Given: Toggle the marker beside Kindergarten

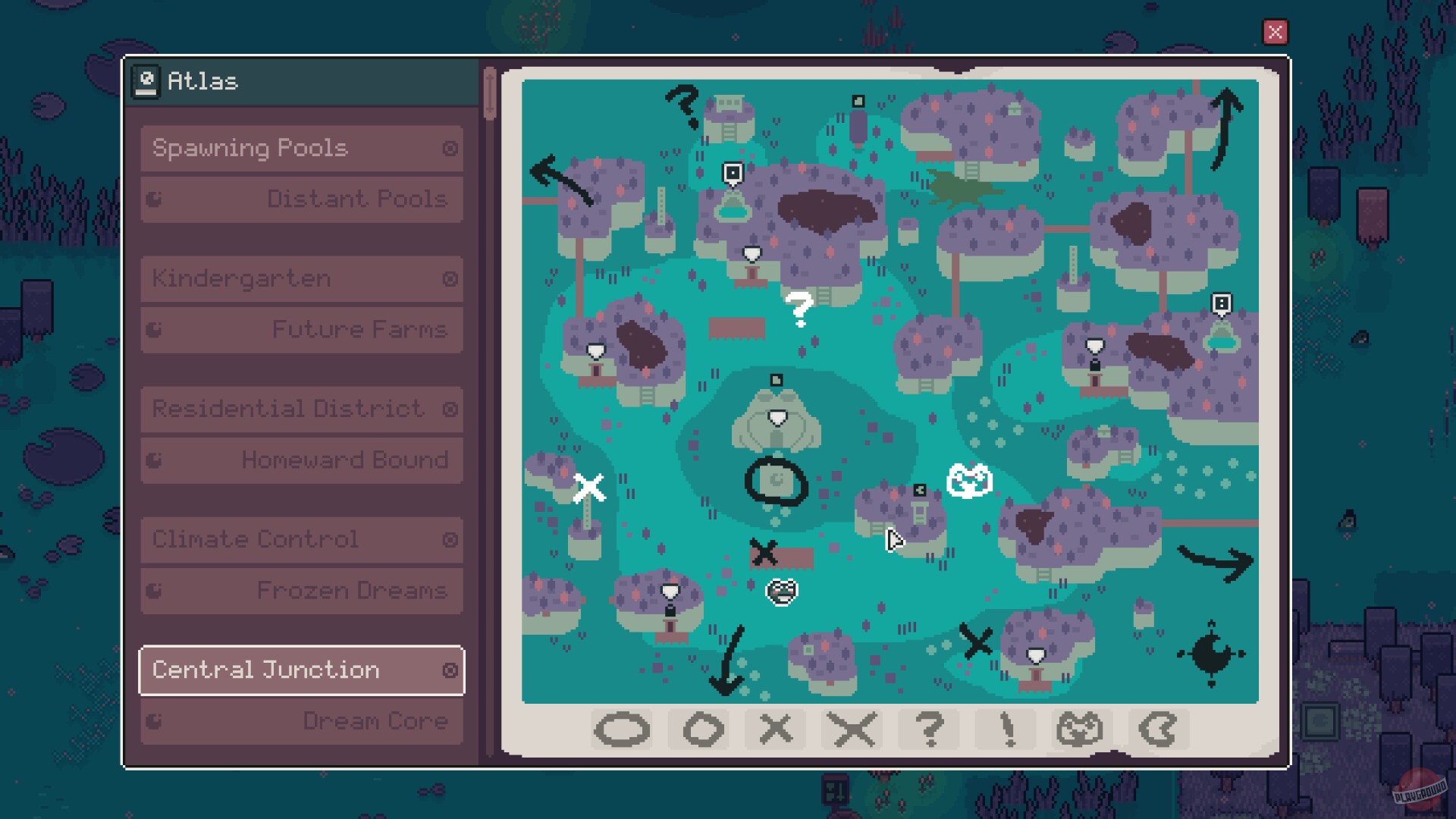Looking at the screenshot, I should click(x=449, y=278).
